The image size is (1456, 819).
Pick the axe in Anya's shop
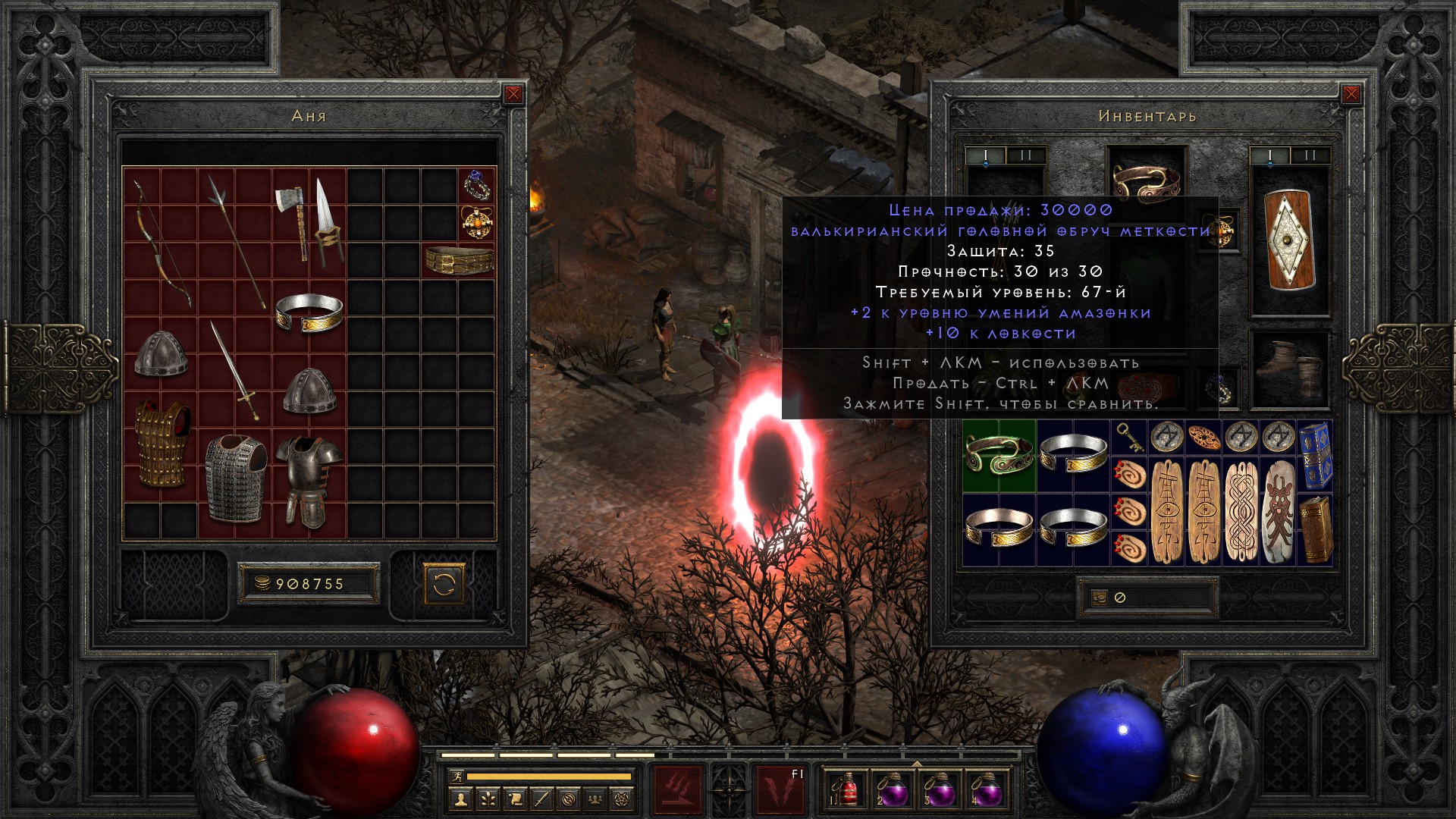(x=291, y=220)
